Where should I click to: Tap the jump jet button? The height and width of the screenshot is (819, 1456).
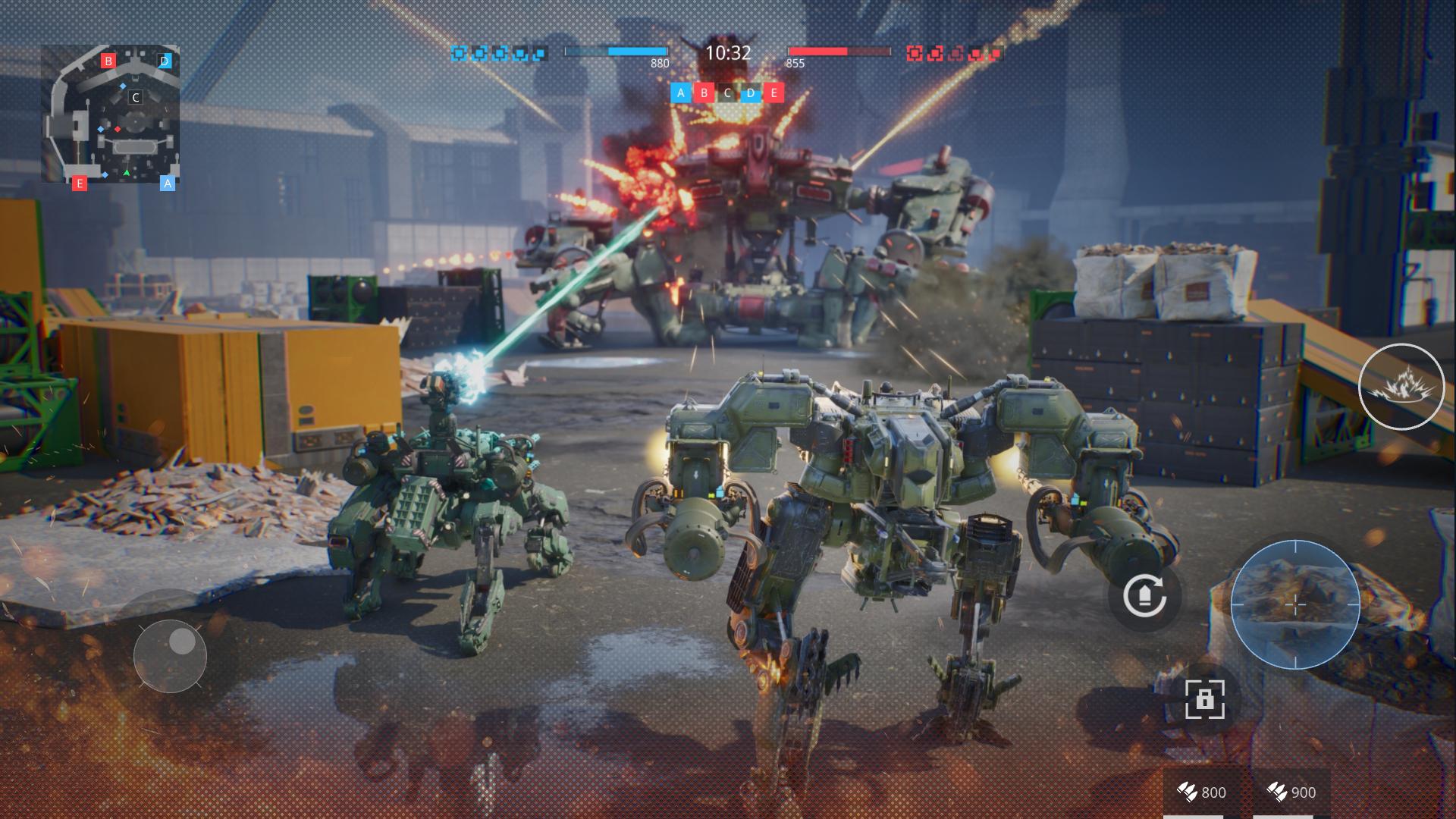[x=1144, y=596]
